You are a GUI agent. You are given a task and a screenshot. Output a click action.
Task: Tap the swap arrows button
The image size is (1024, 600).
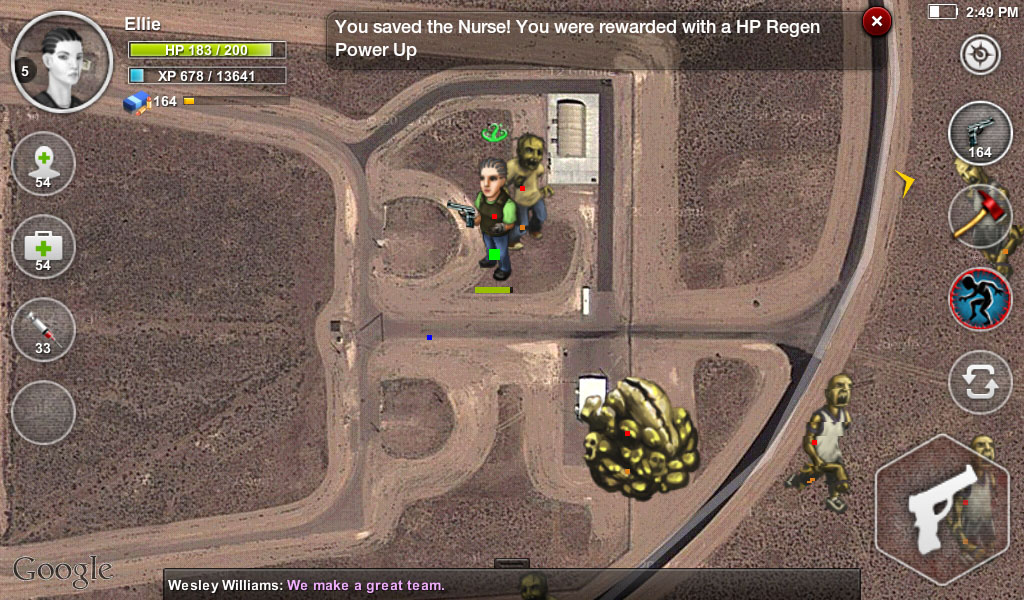pyautogui.click(x=980, y=382)
